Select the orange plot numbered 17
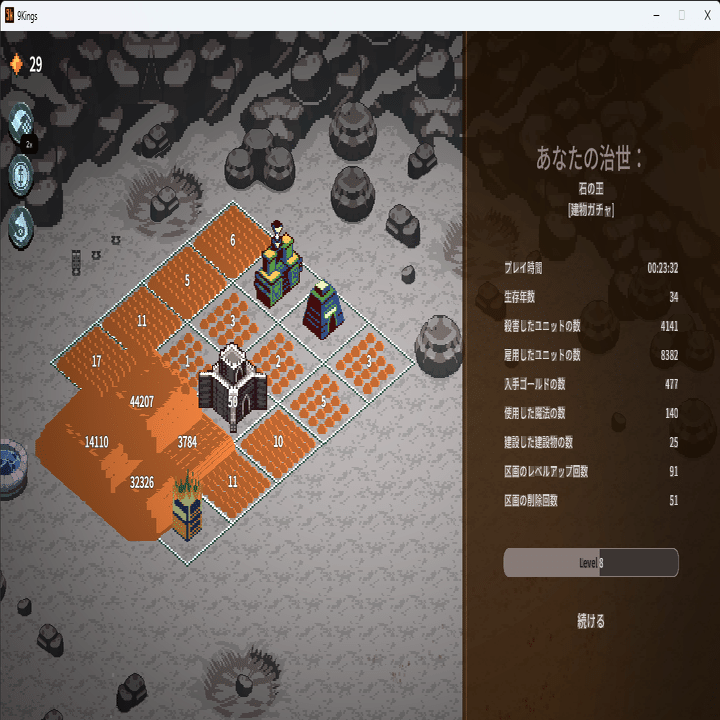 (96, 361)
